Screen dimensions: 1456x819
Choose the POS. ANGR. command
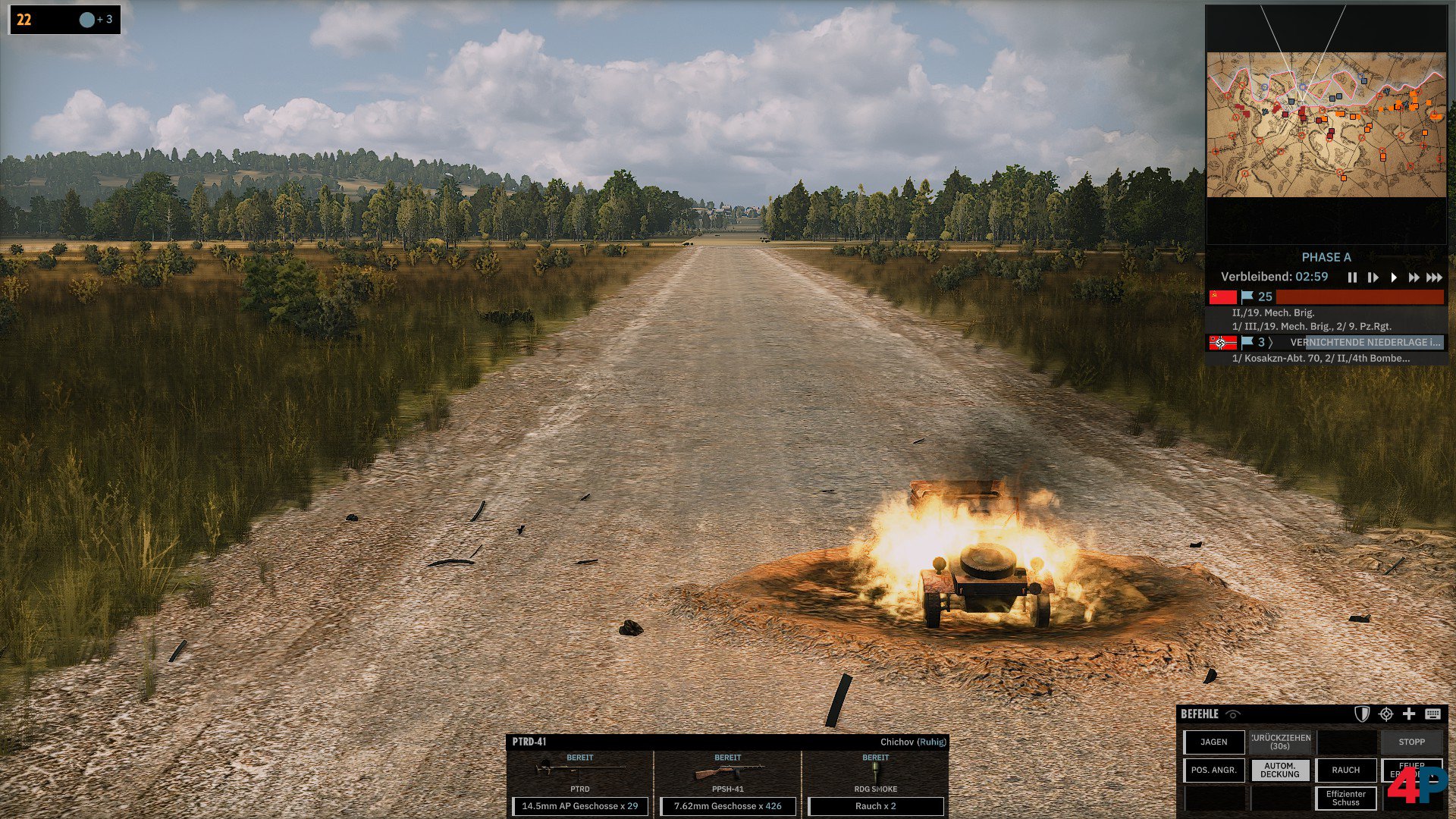pos(1214,770)
